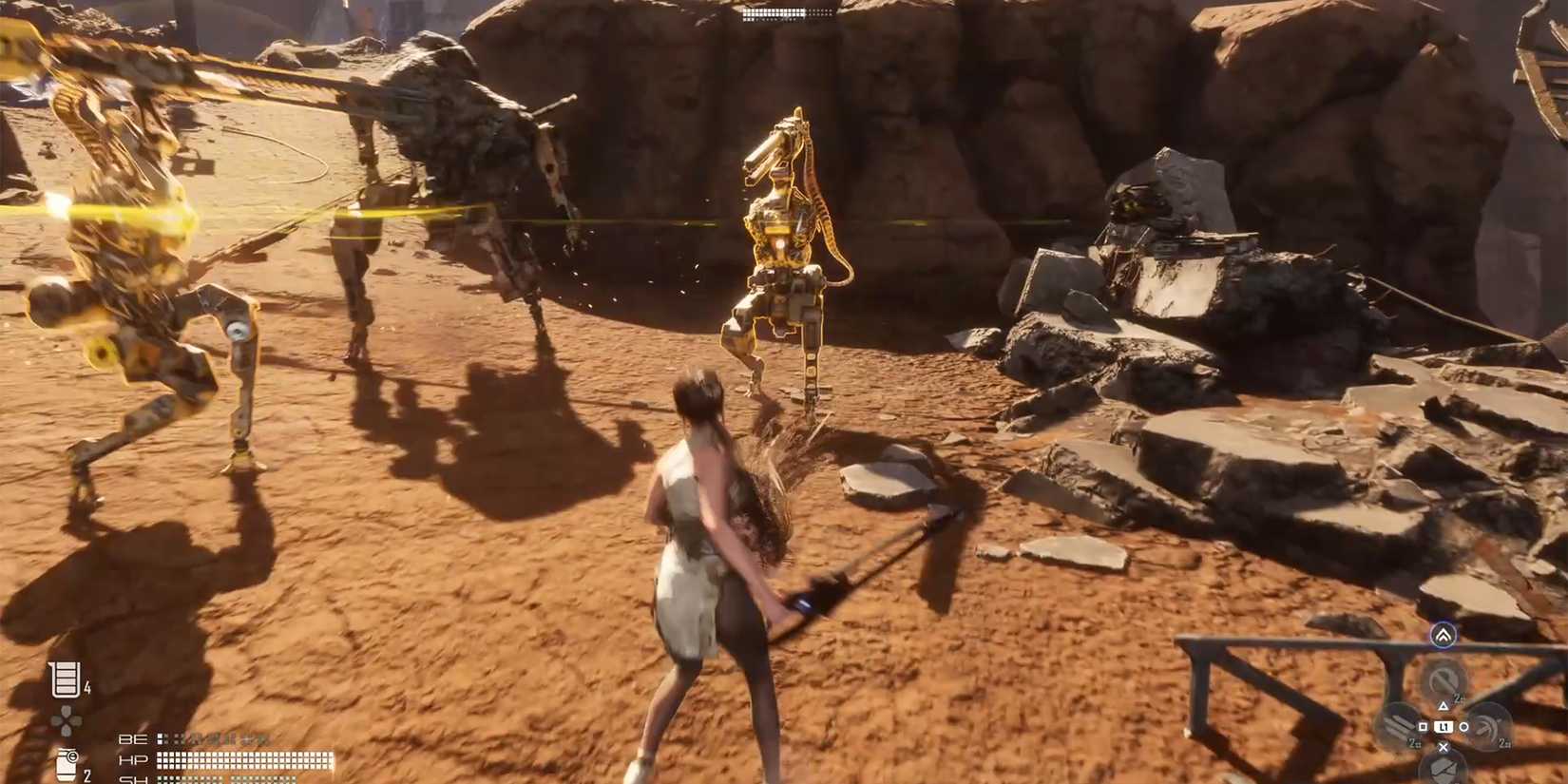Select the healing potion item showing 4 charges
The height and width of the screenshot is (784, 1568).
click(x=66, y=679)
